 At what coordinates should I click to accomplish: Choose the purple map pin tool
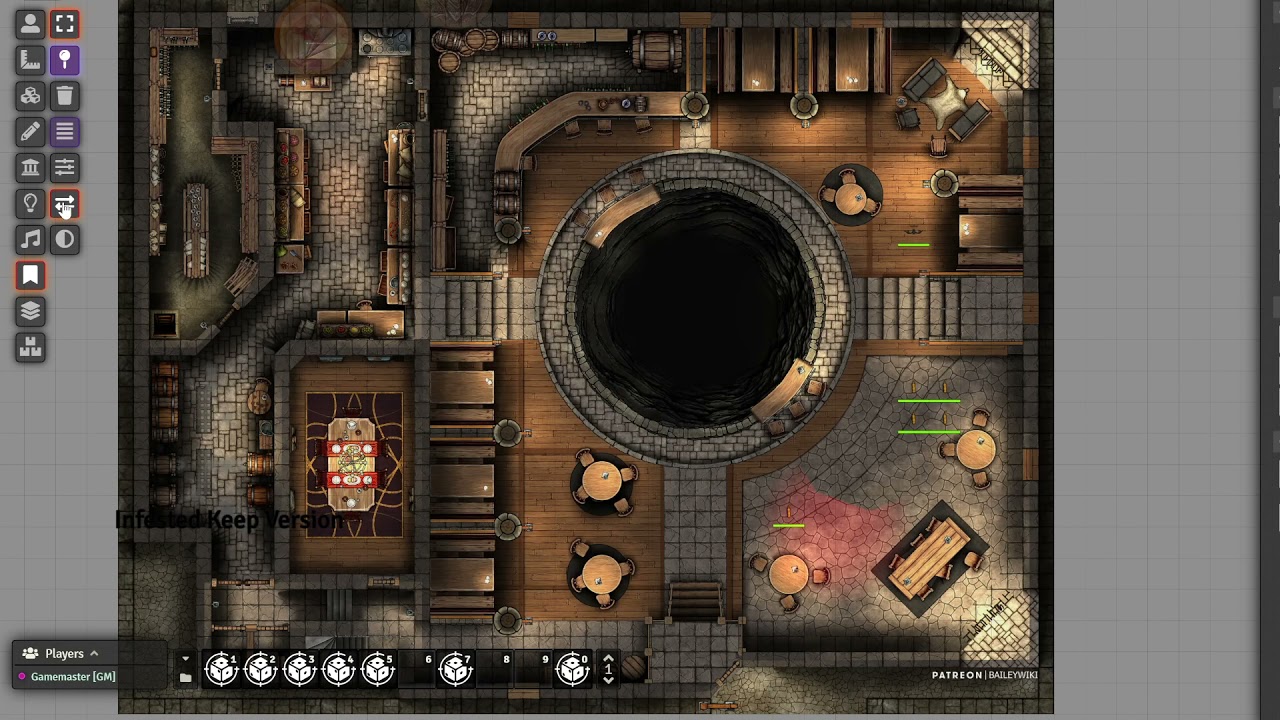coord(65,60)
